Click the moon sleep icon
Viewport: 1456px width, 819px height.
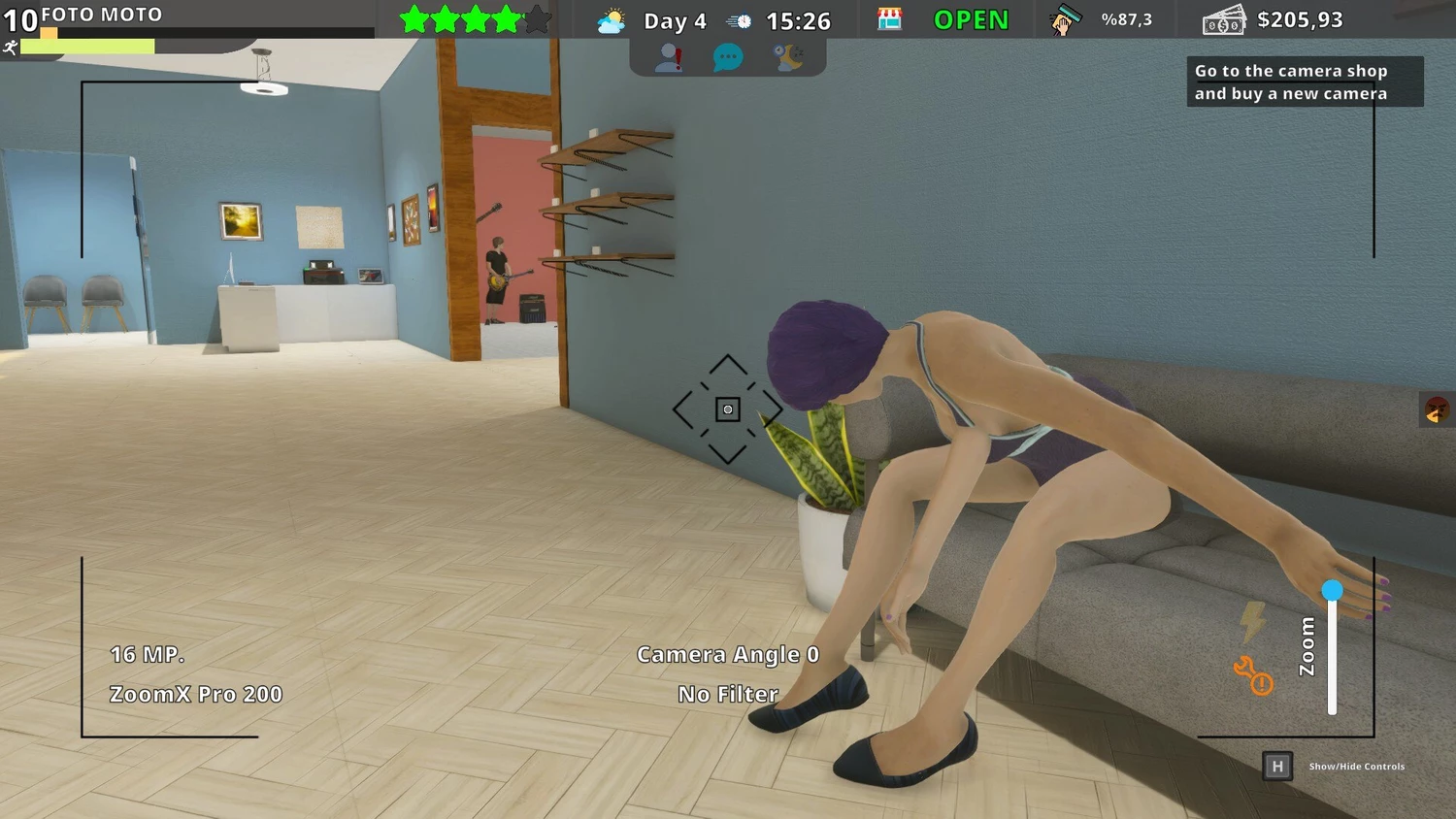(788, 58)
